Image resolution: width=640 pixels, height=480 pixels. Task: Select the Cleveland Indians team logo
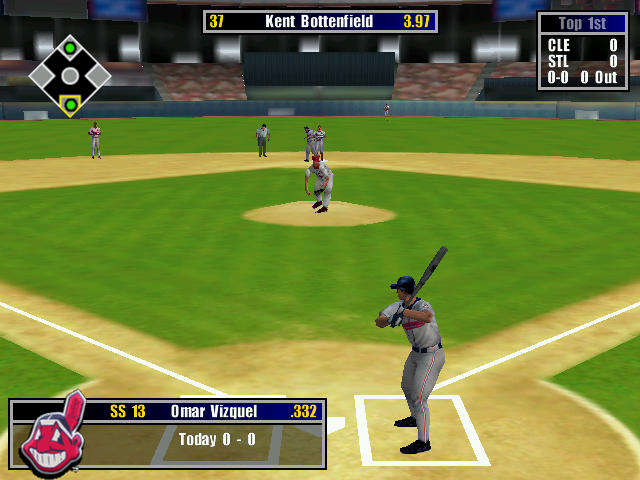coord(53,435)
